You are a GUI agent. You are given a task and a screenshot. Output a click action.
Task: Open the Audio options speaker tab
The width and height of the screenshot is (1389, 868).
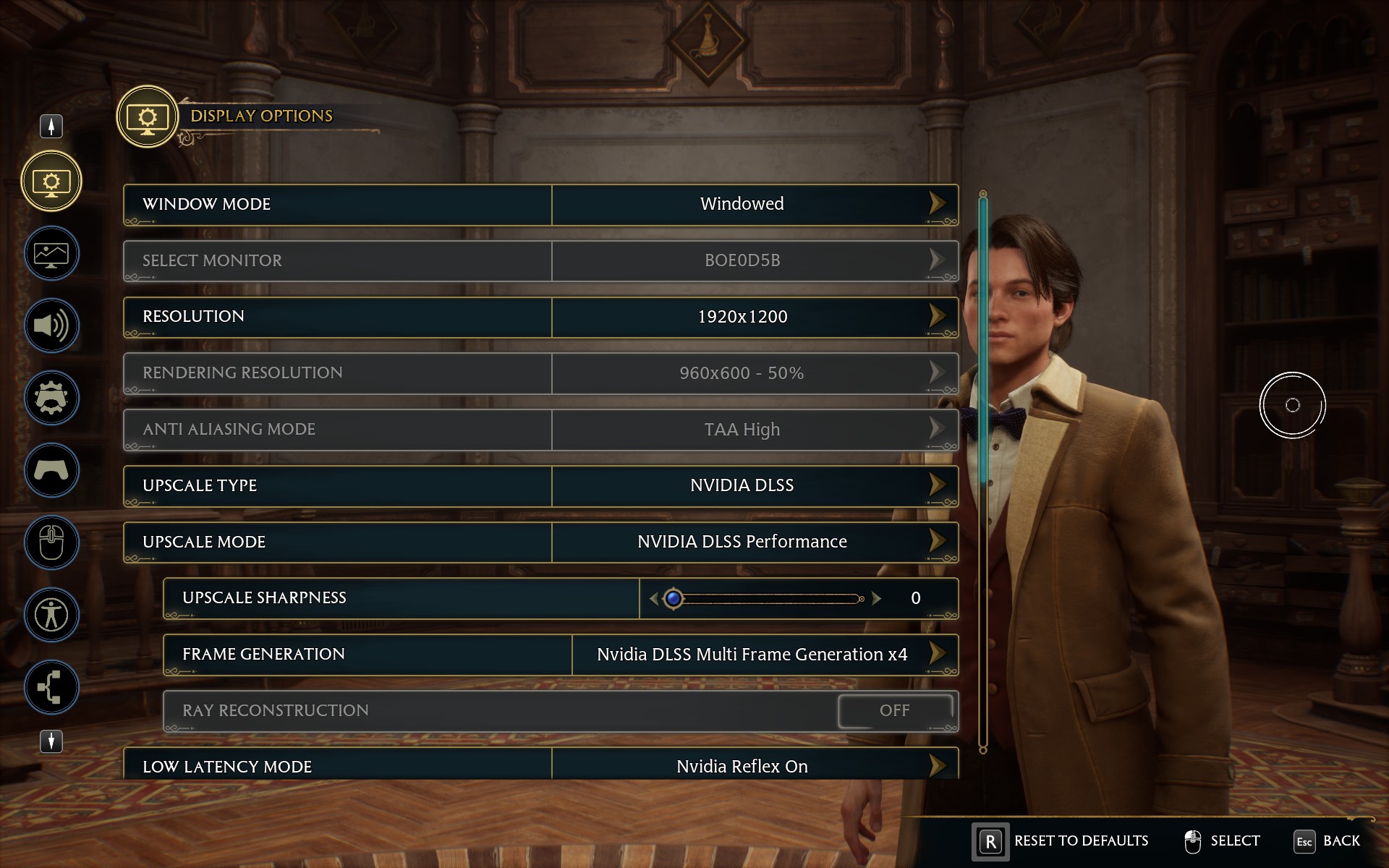51,325
